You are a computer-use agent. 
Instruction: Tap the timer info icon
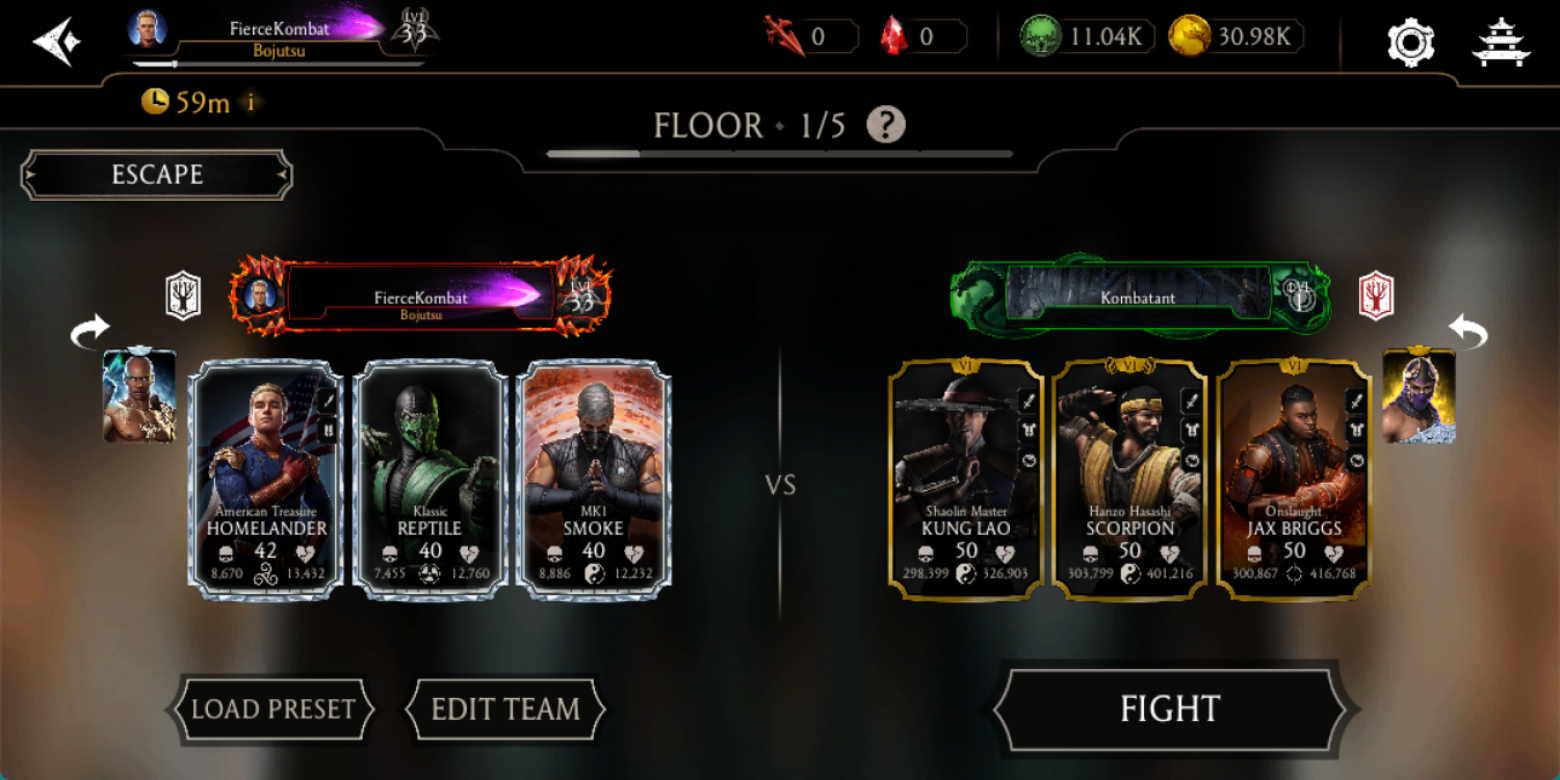[250, 102]
